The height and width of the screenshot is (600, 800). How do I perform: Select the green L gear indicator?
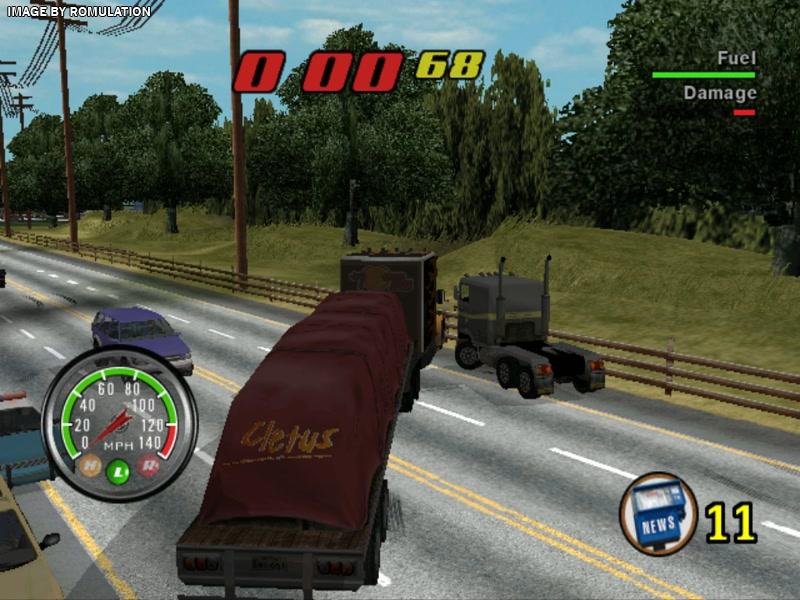click(119, 469)
